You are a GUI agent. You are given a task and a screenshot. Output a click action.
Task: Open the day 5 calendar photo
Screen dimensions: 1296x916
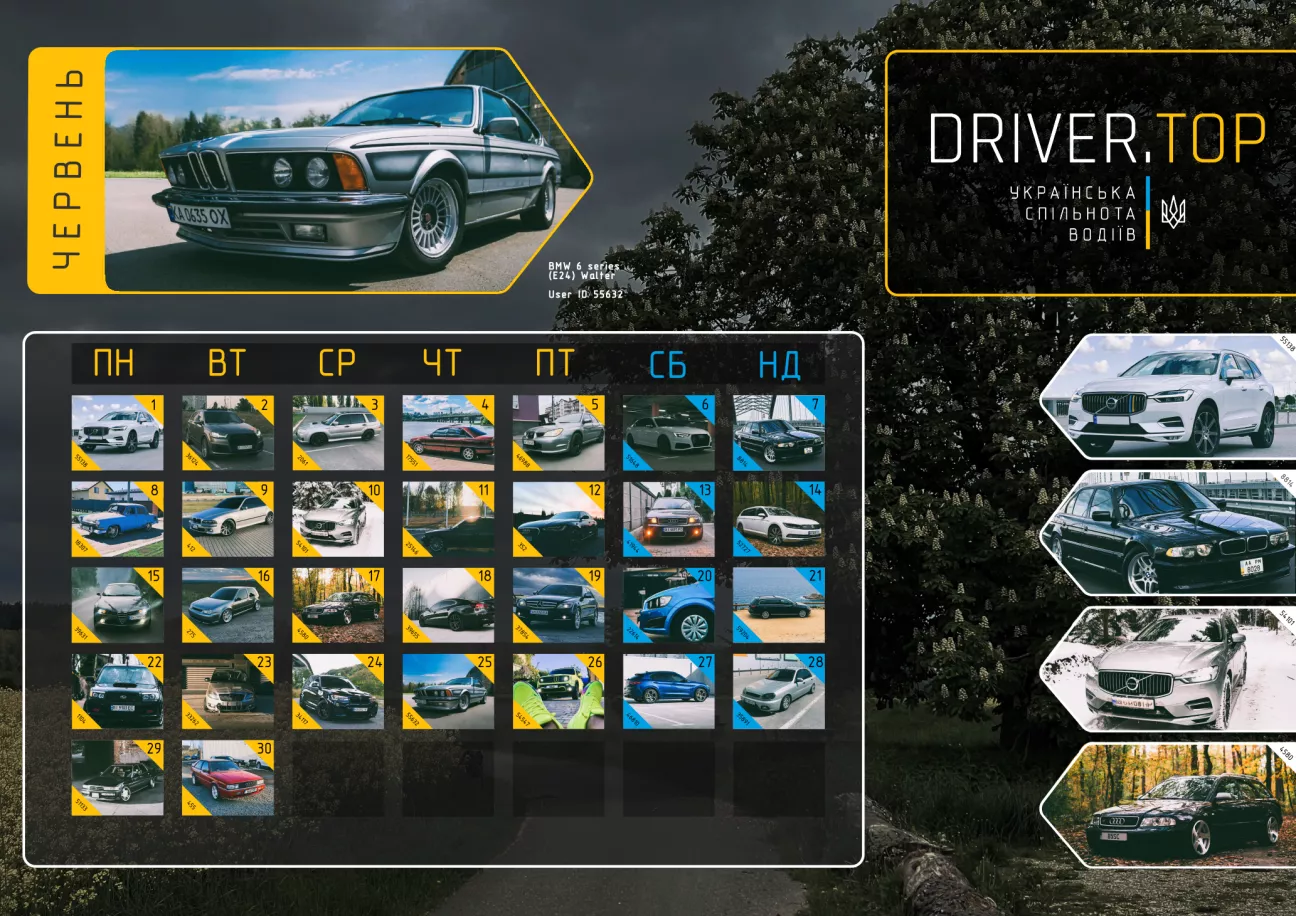click(x=558, y=433)
